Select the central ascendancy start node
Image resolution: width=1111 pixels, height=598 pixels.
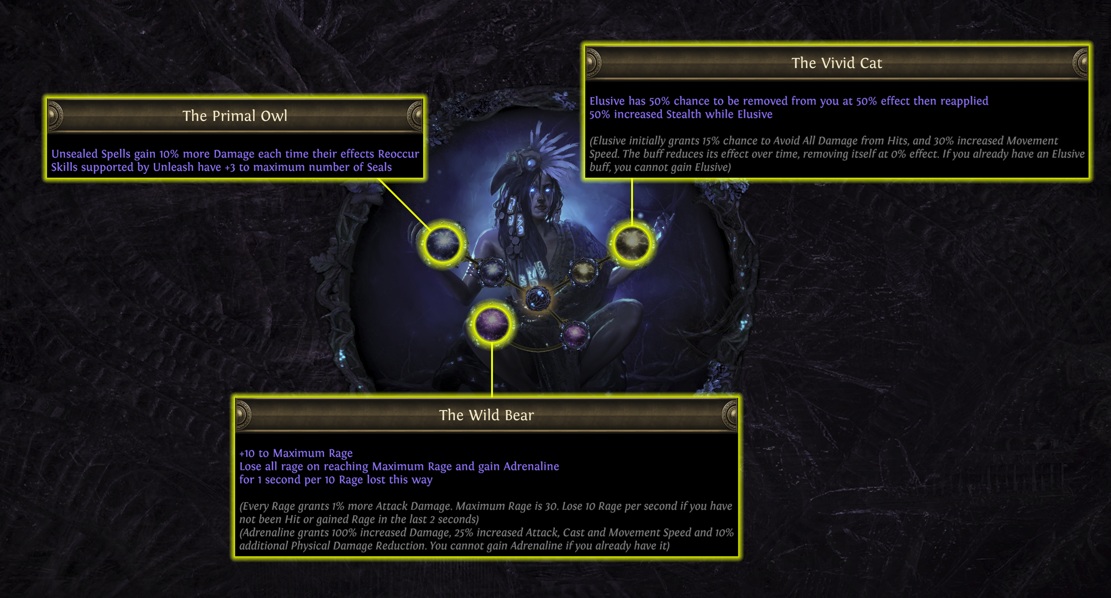[538, 297]
